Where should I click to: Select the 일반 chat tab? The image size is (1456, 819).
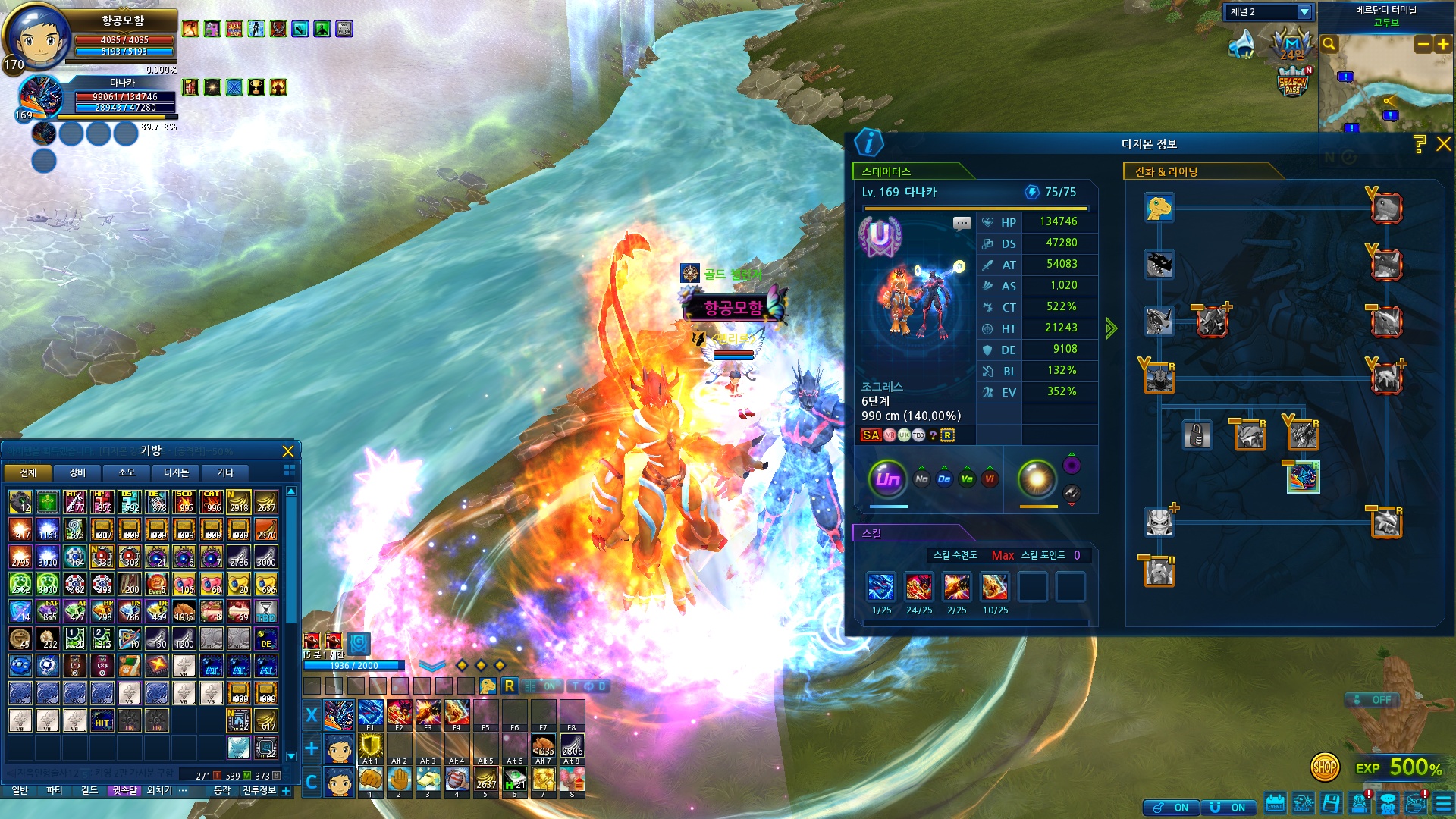click(x=20, y=790)
